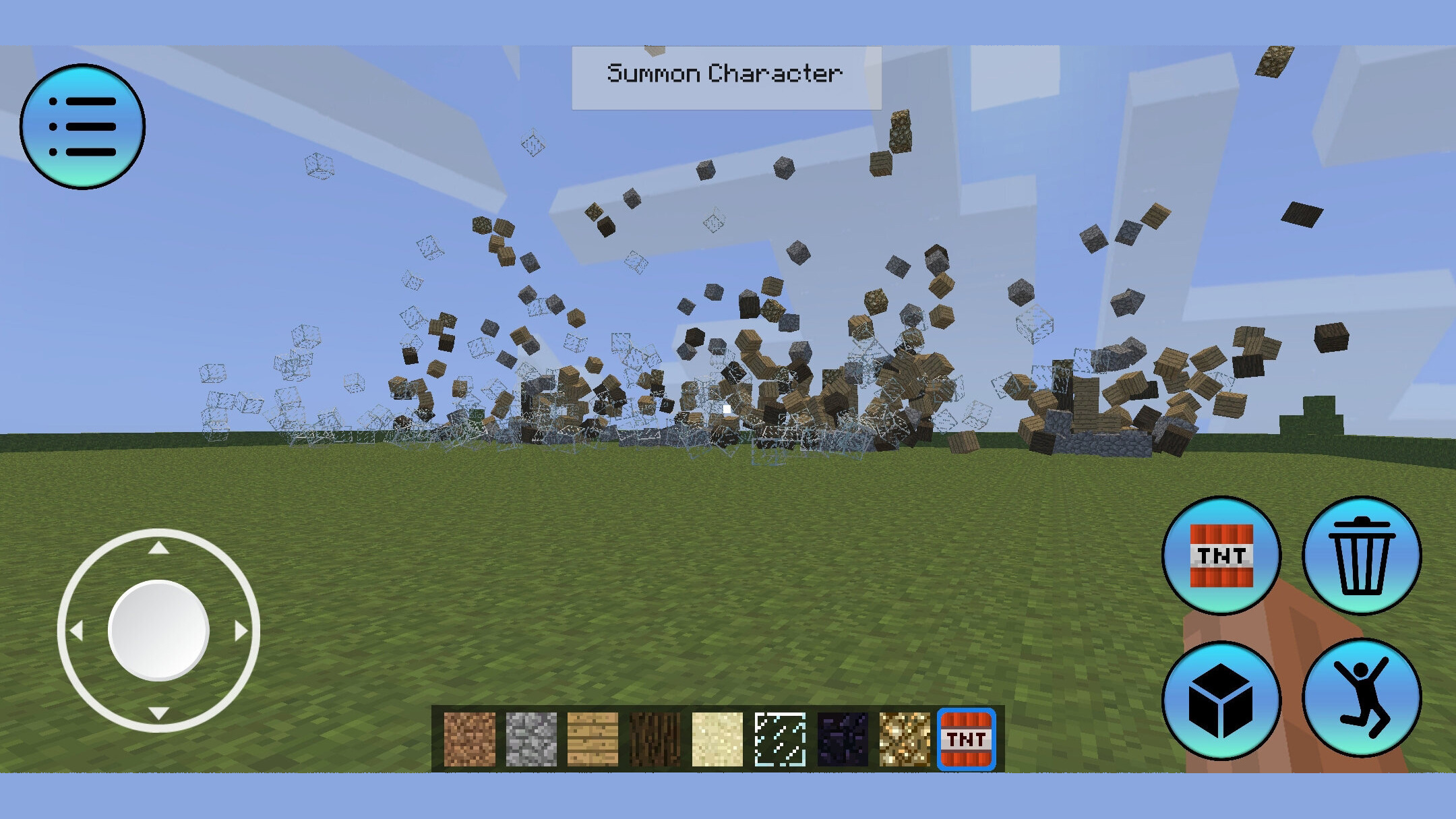
Task: Tap the up arrow on the joystick
Action: [x=160, y=547]
